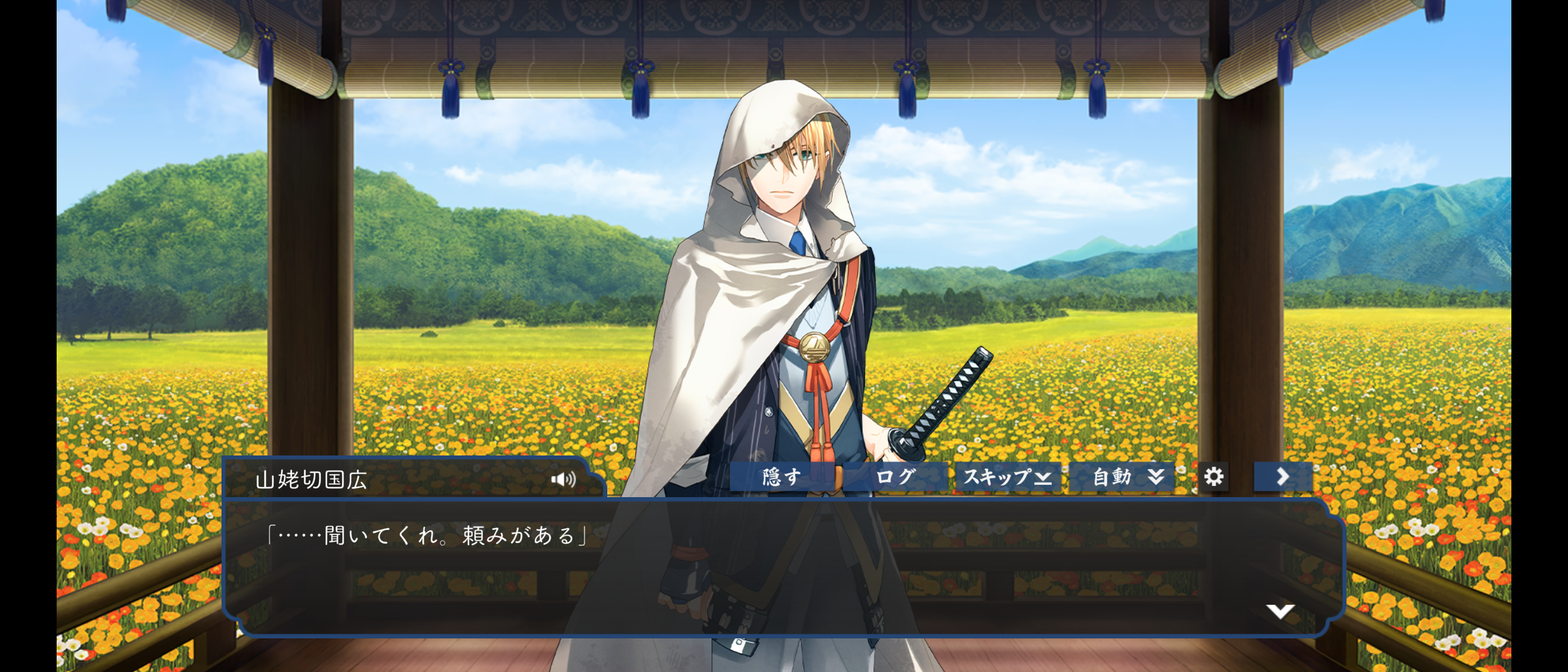This screenshot has width=1568, height=672.
Task: Skip the scene with スキップ
Action: 1007,477
